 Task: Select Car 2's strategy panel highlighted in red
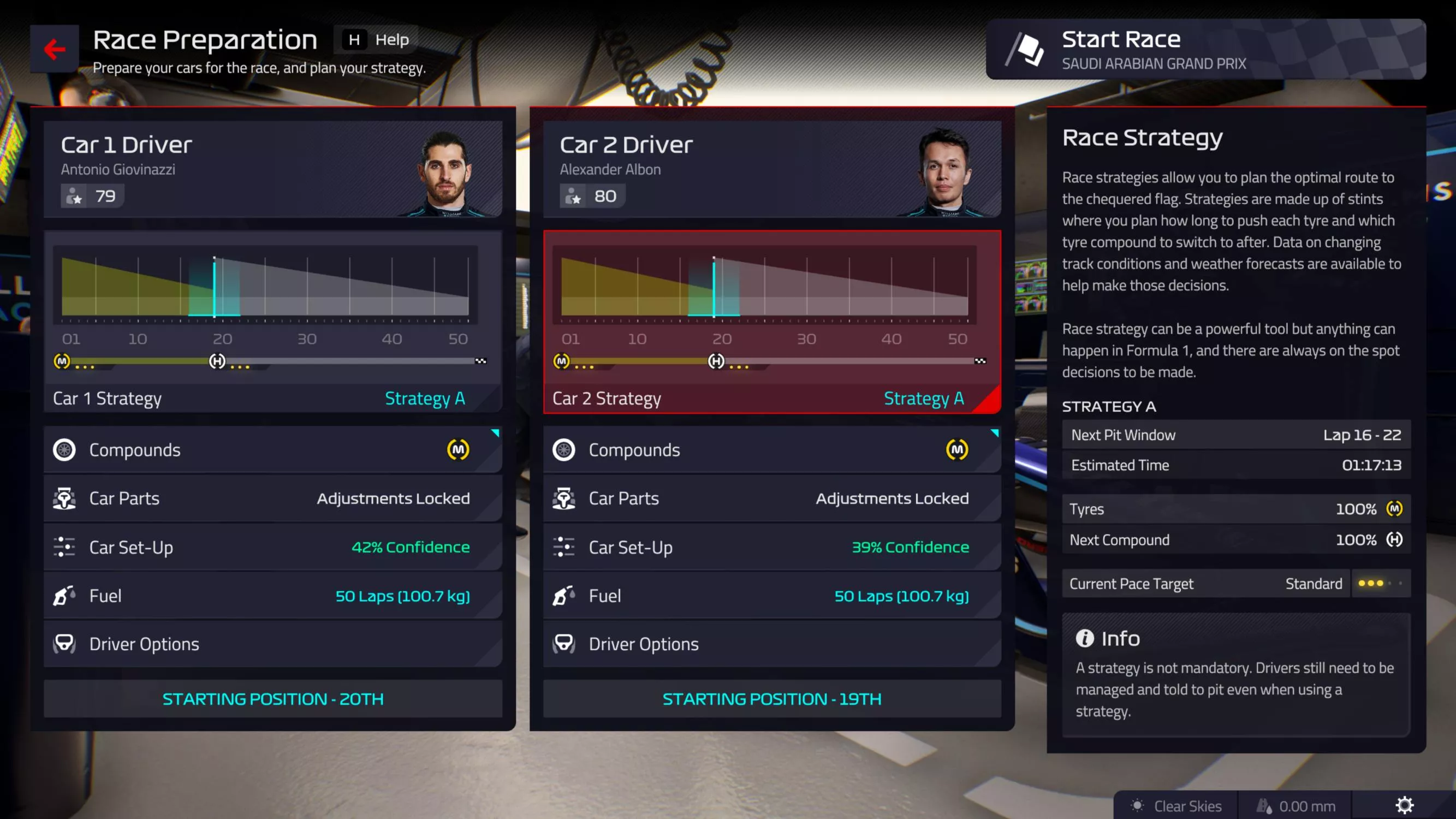tap(771, 319)
